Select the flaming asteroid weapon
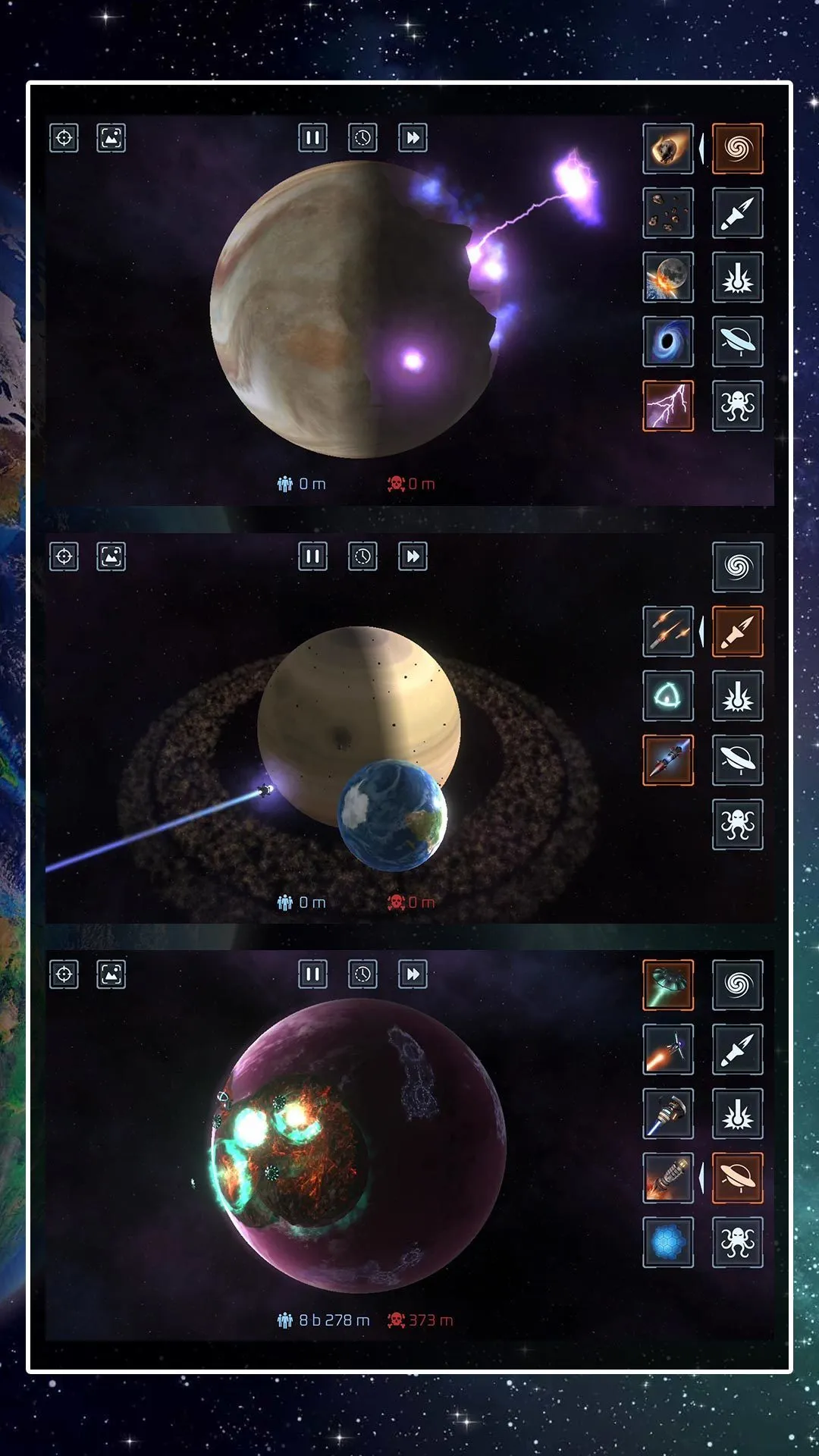The height and width of the screenshot is (1456, 819). click(668, 149)
